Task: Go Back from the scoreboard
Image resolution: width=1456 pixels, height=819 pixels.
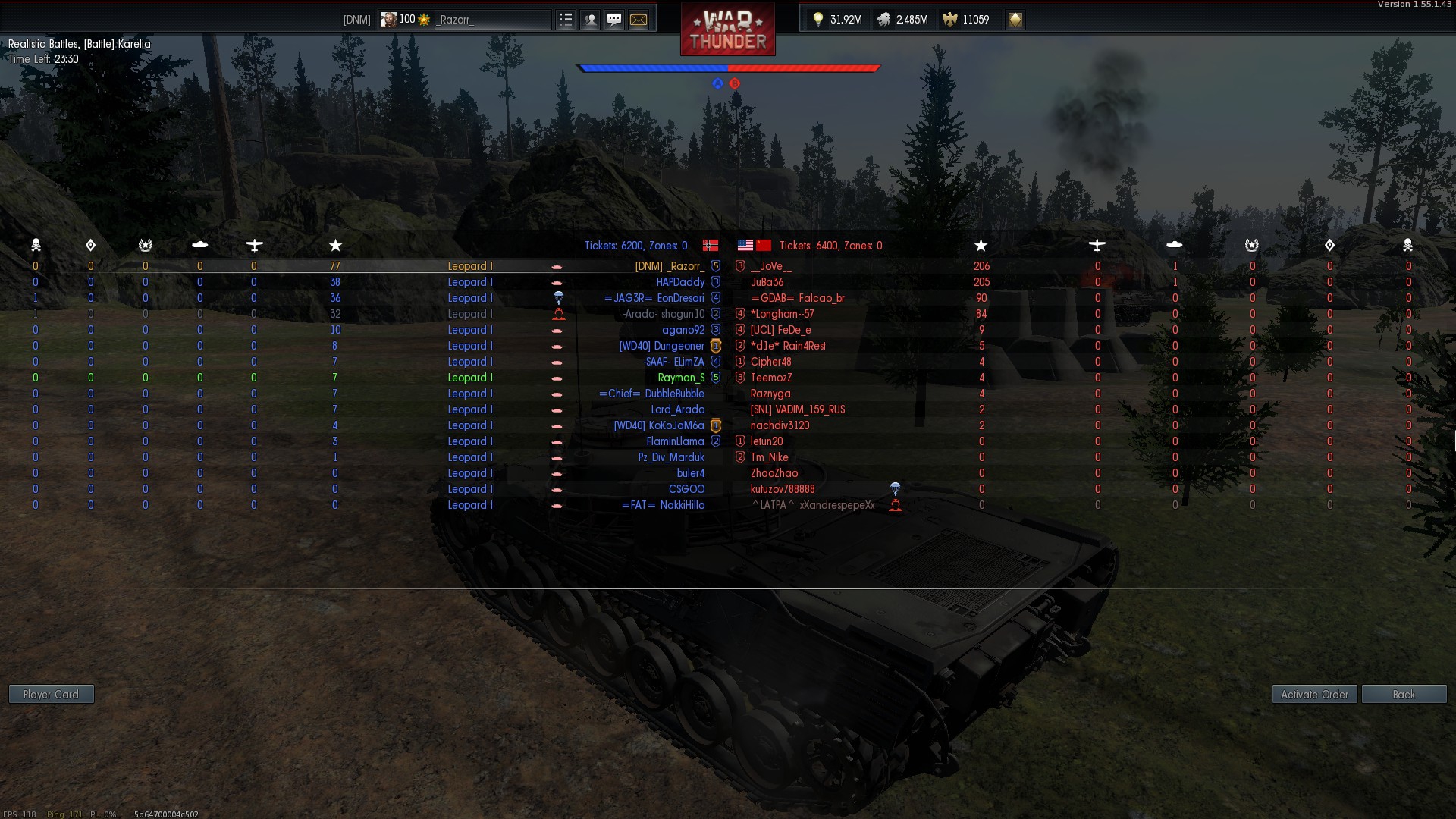Action: [x=1404, y=694]
